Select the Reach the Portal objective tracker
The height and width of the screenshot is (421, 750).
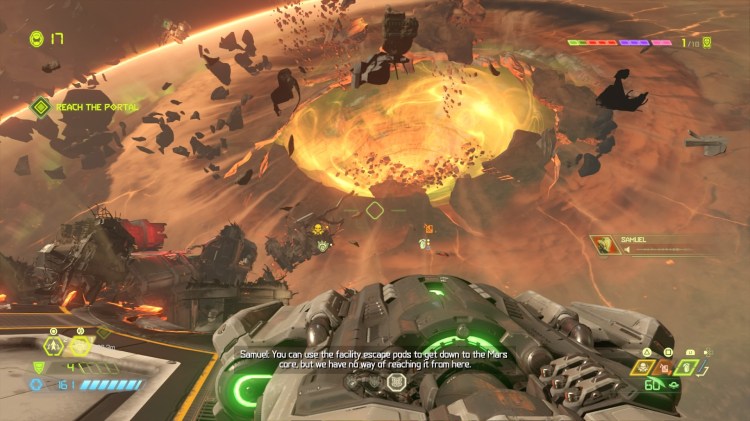coord(40,106)
